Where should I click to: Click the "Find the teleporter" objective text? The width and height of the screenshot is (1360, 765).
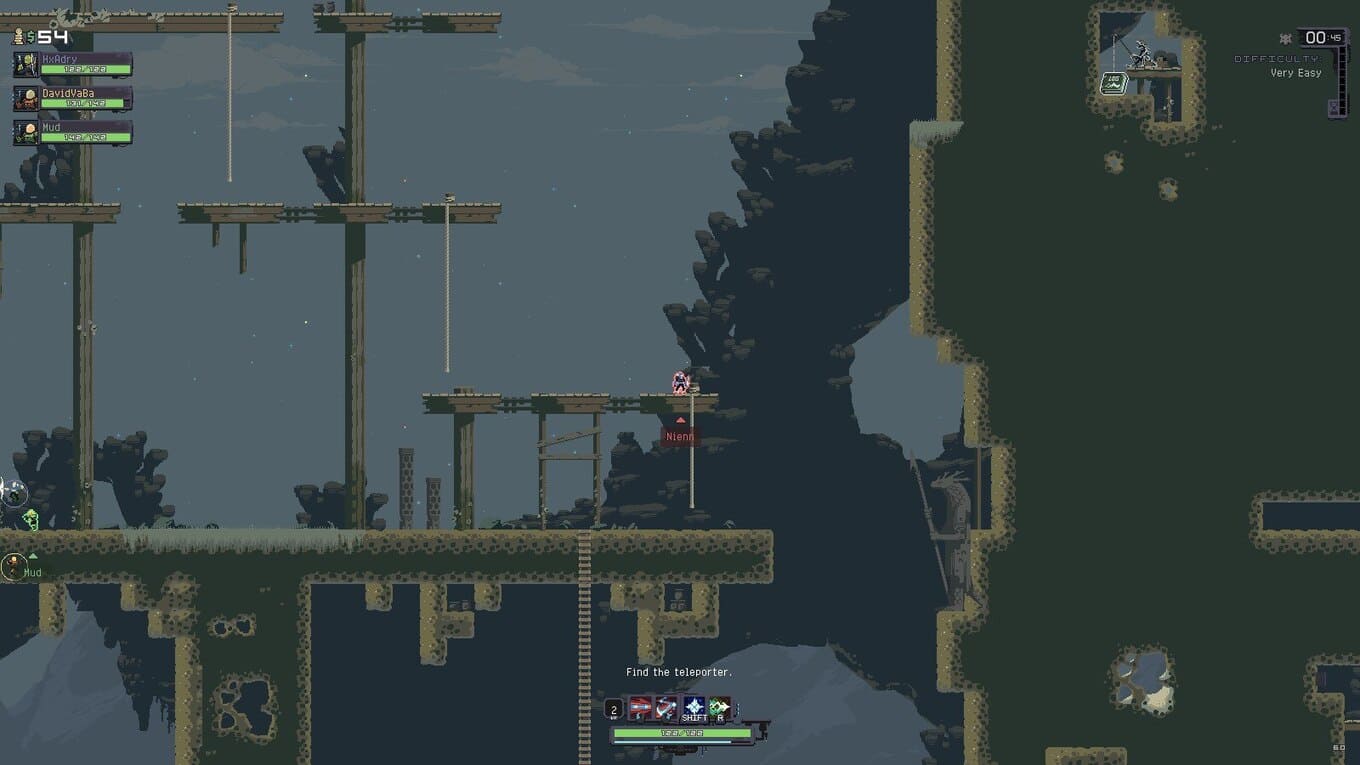click(x=679, y=672)
